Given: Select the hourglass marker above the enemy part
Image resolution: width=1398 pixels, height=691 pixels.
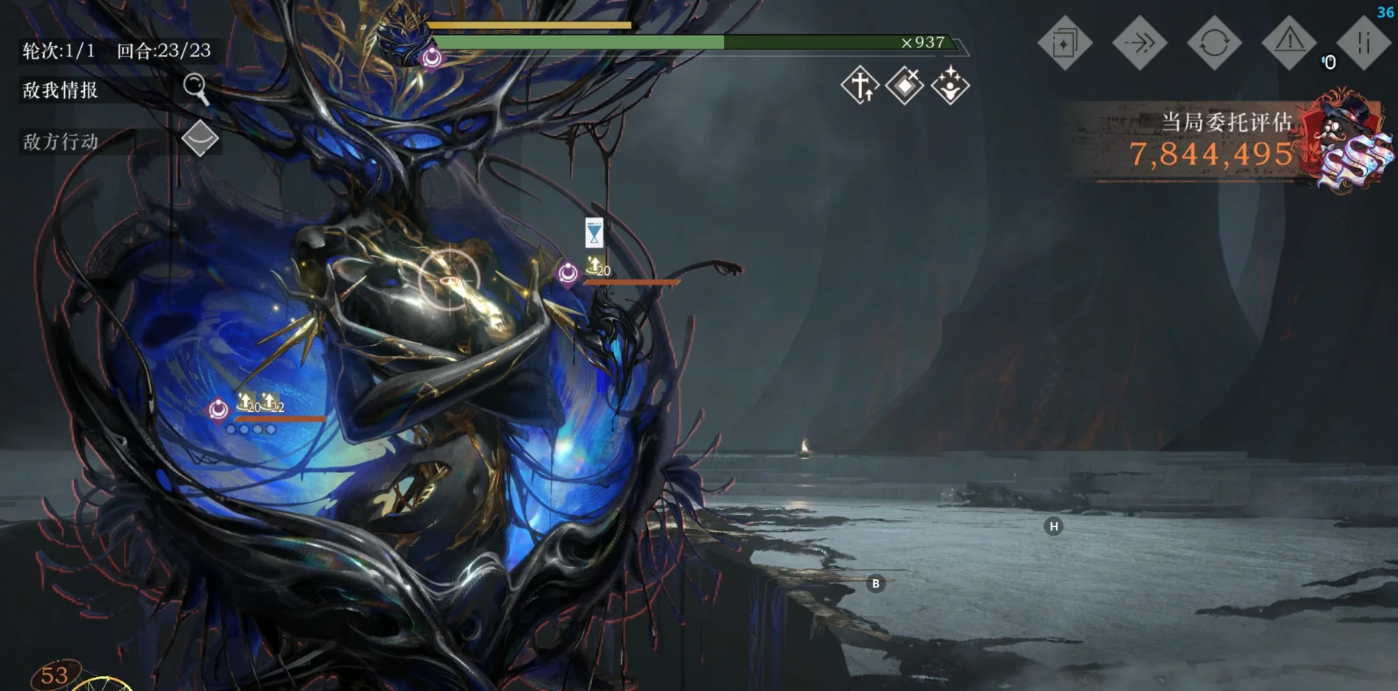Looking at the screenshot, I should pyautogui.click(x=594, y=233).
